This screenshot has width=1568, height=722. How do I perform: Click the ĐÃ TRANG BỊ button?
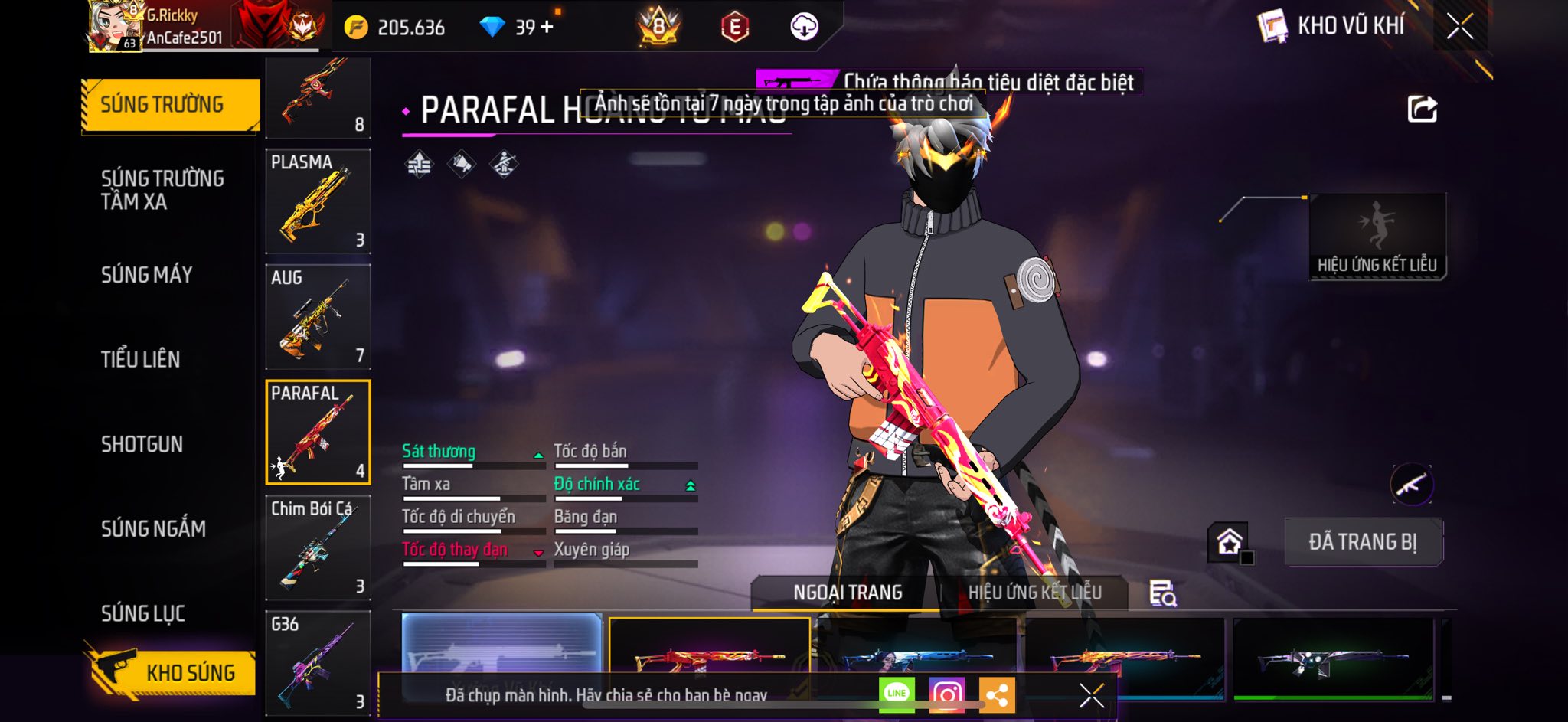(x=1363, y=542)
